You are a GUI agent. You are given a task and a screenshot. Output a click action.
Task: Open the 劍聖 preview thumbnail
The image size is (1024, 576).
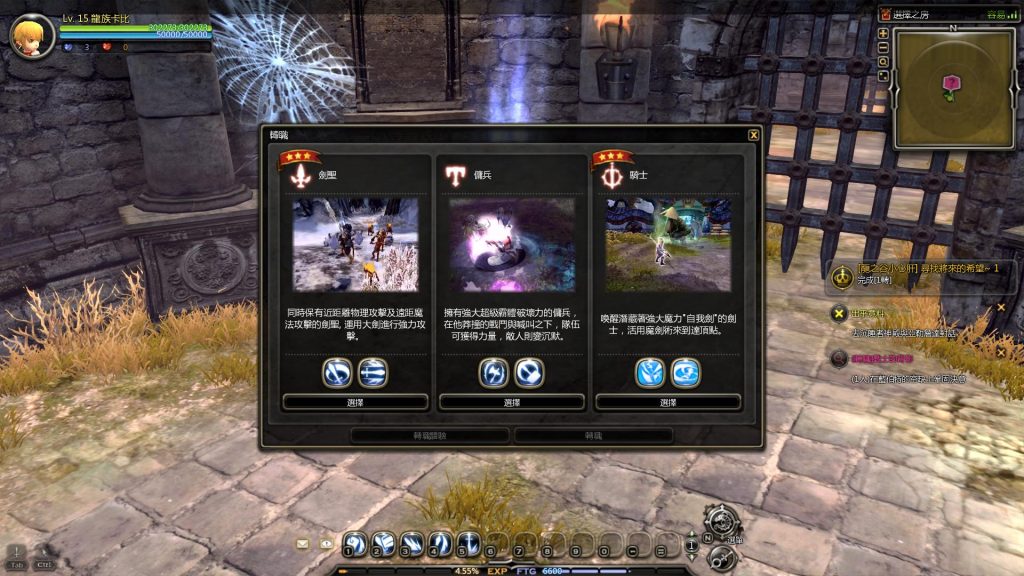click(x=355, y=245)
